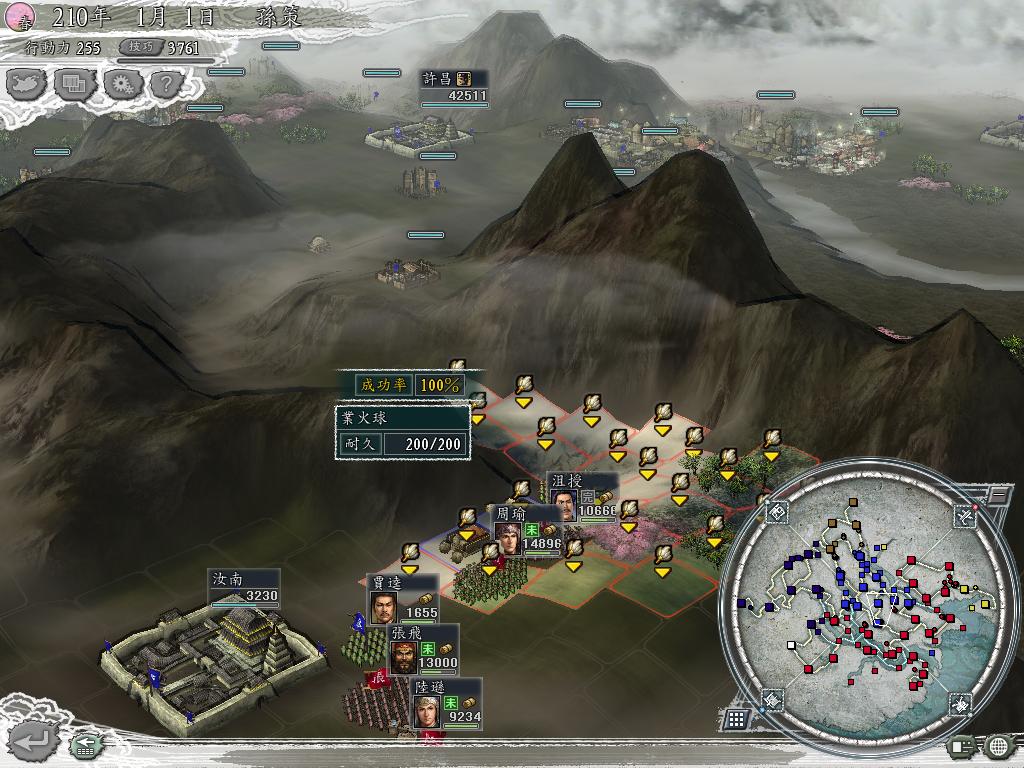Toggle the green arrow panel button
This screenshot has height=768, width=1024.
86,744
